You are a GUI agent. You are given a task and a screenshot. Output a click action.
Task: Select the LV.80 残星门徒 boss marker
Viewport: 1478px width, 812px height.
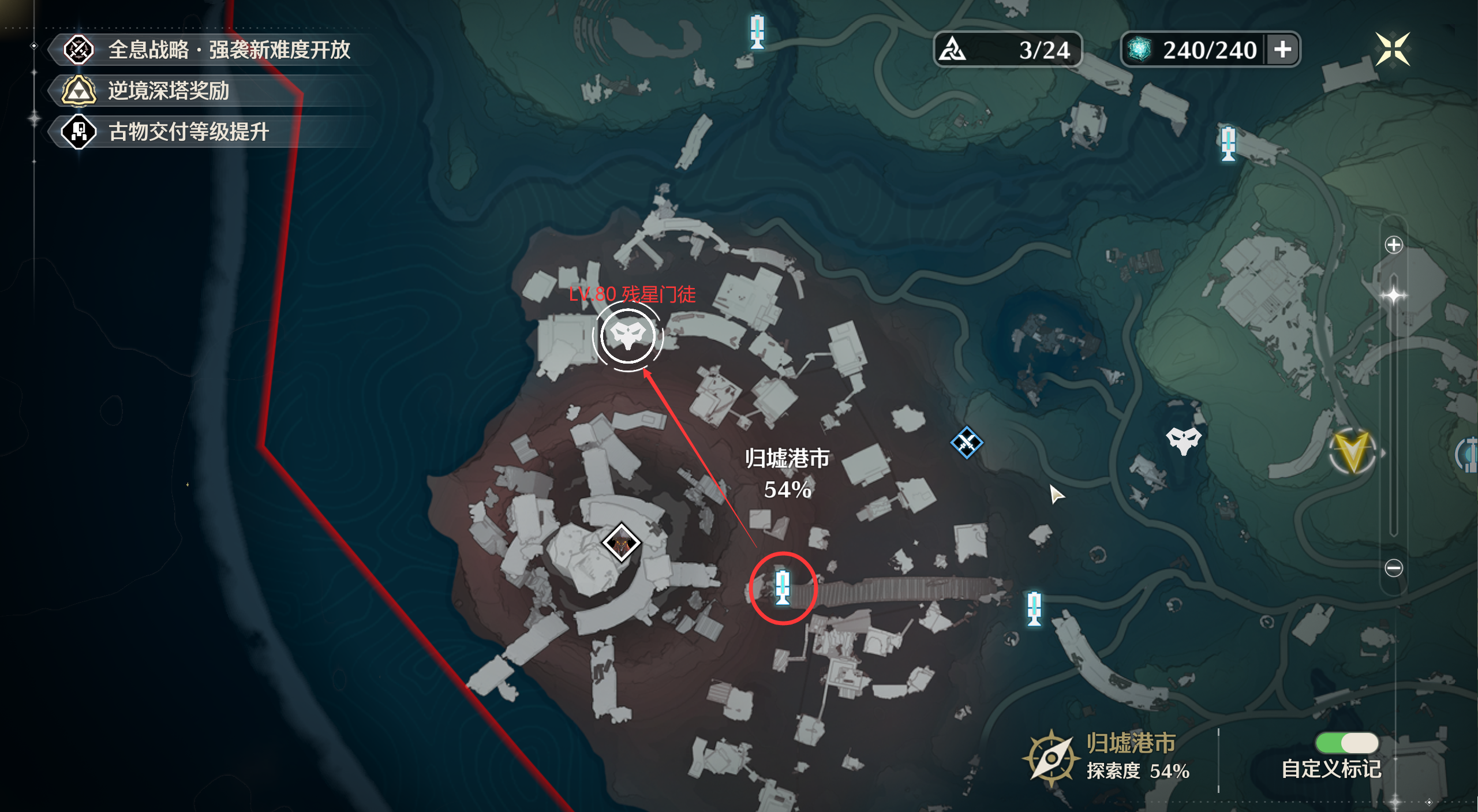click(x=628, y=336)
